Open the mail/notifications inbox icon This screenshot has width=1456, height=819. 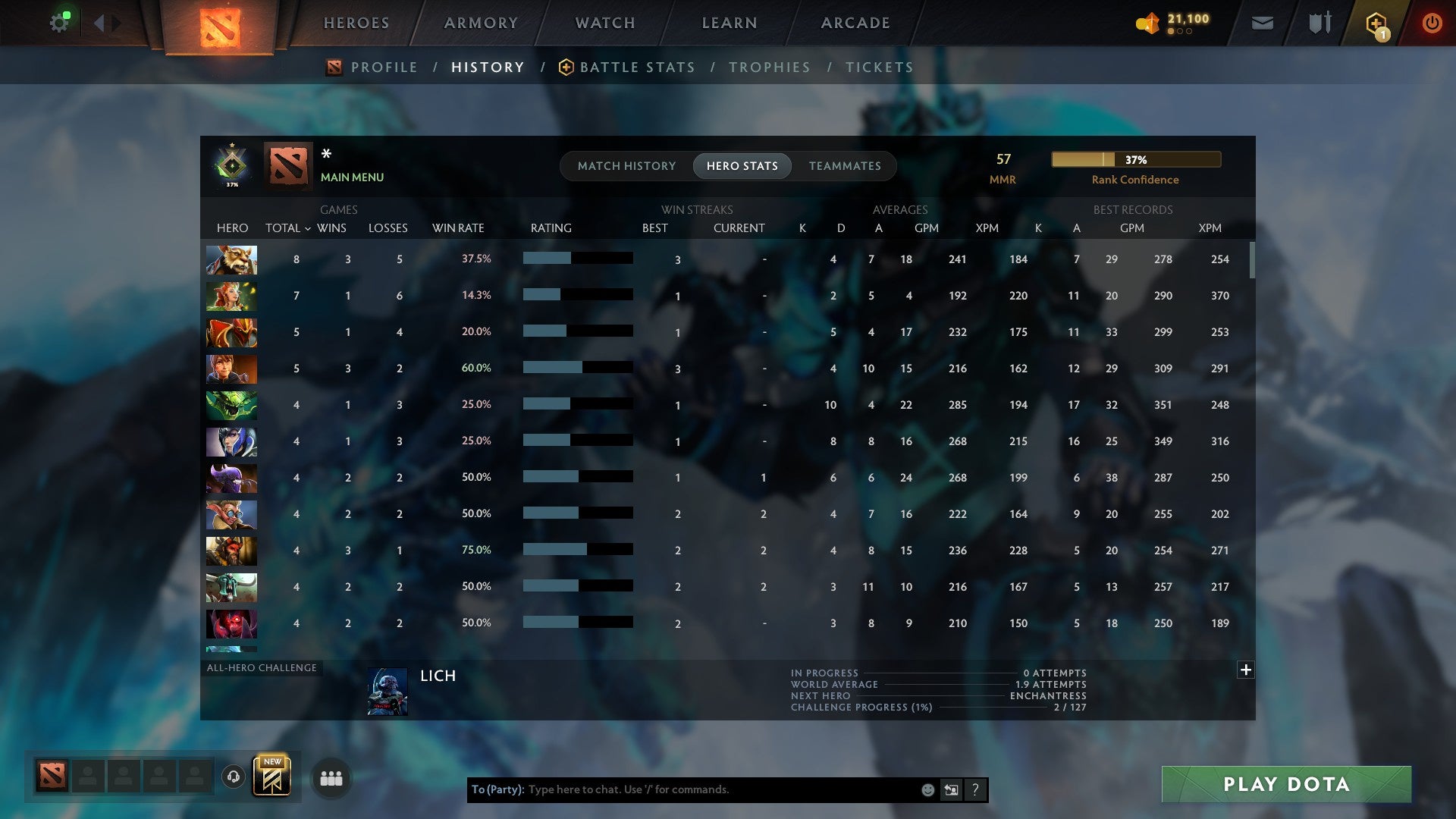pos(1261,23)
